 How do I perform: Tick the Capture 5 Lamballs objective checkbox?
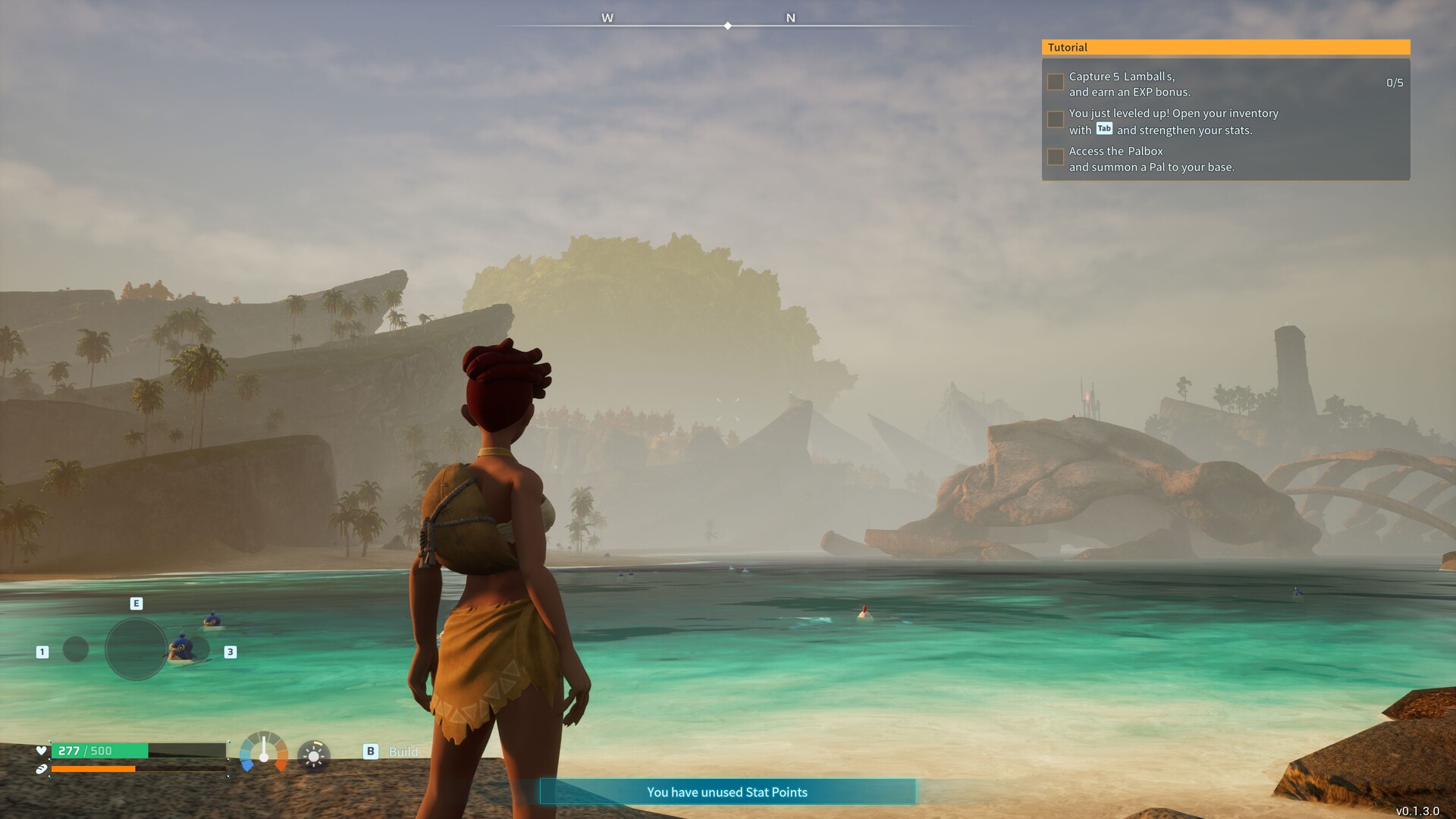pyautogui.click(x=1055, y=82)
